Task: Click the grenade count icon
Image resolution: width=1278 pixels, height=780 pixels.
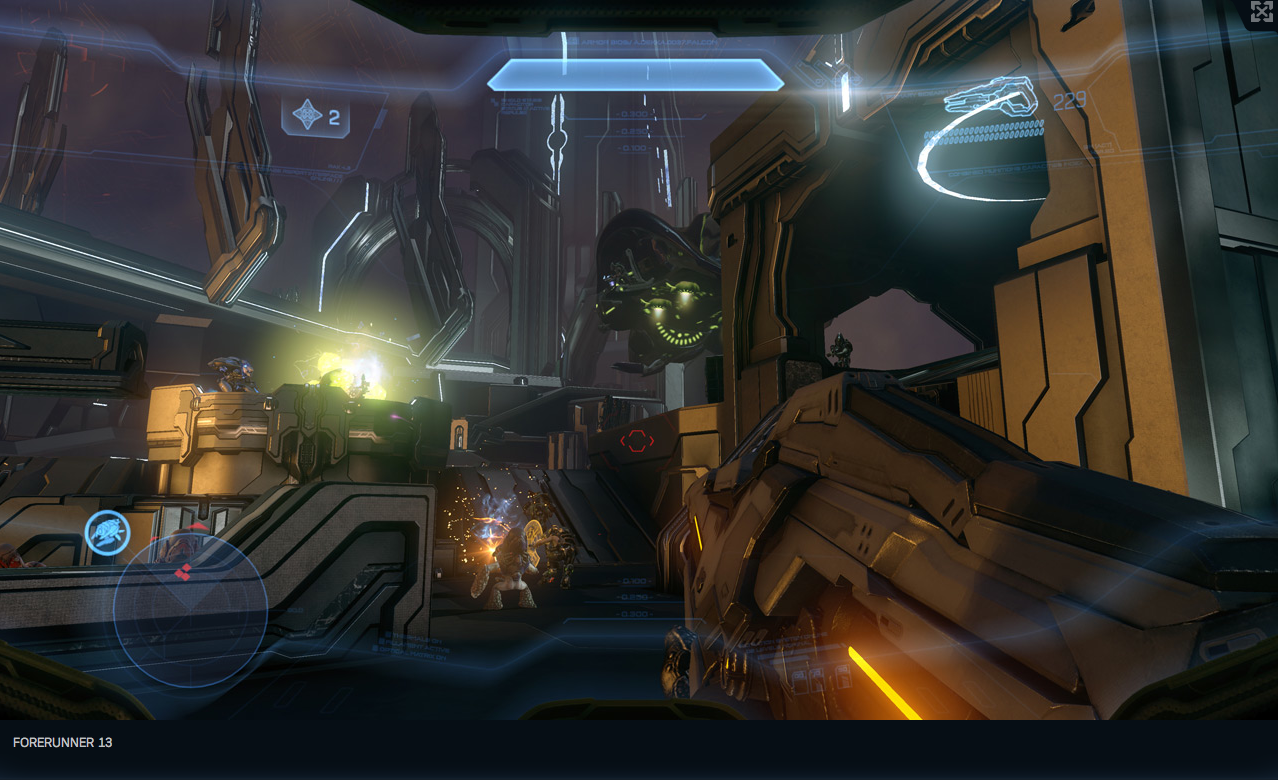Action: (x=307, y=116)
